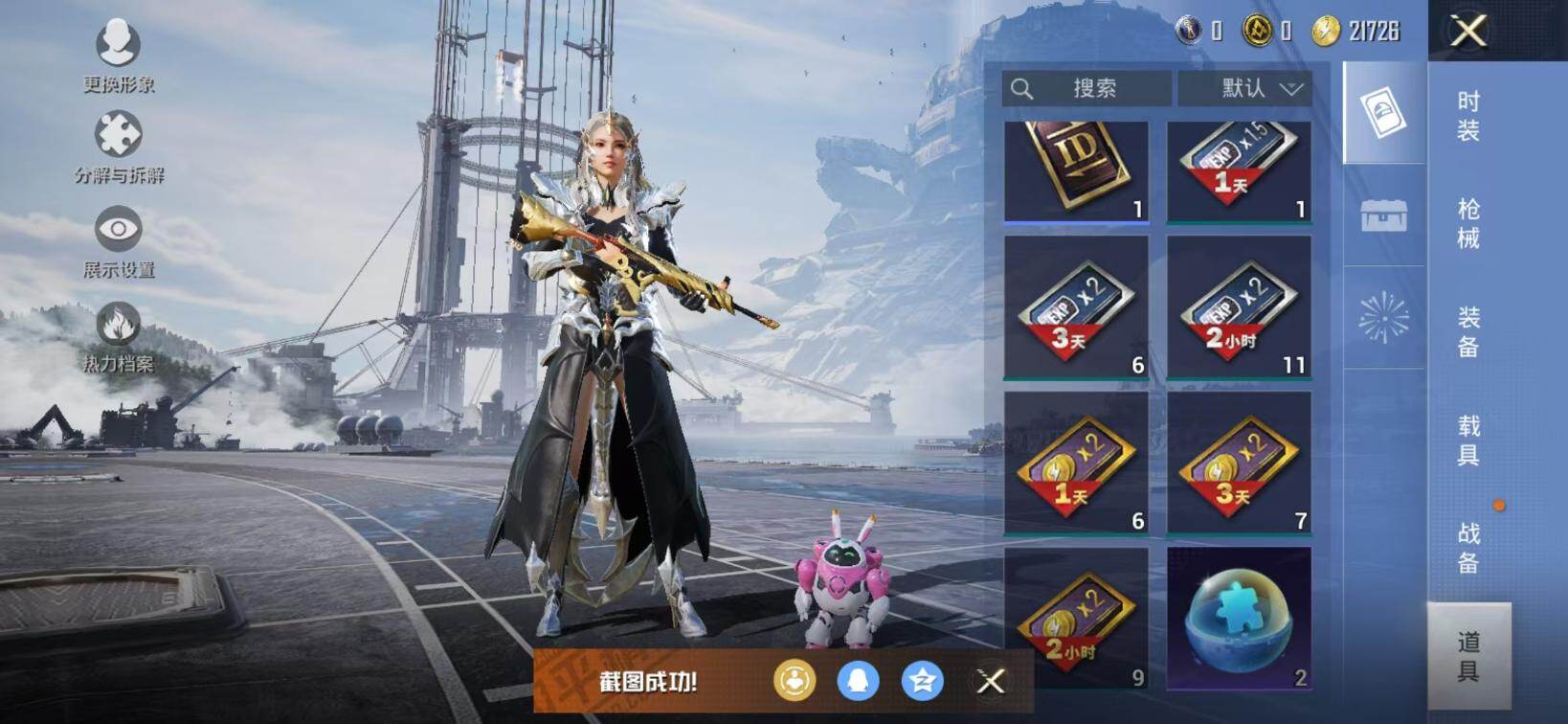Open the 热力档案 flame icon

click(x=119, y=335)
